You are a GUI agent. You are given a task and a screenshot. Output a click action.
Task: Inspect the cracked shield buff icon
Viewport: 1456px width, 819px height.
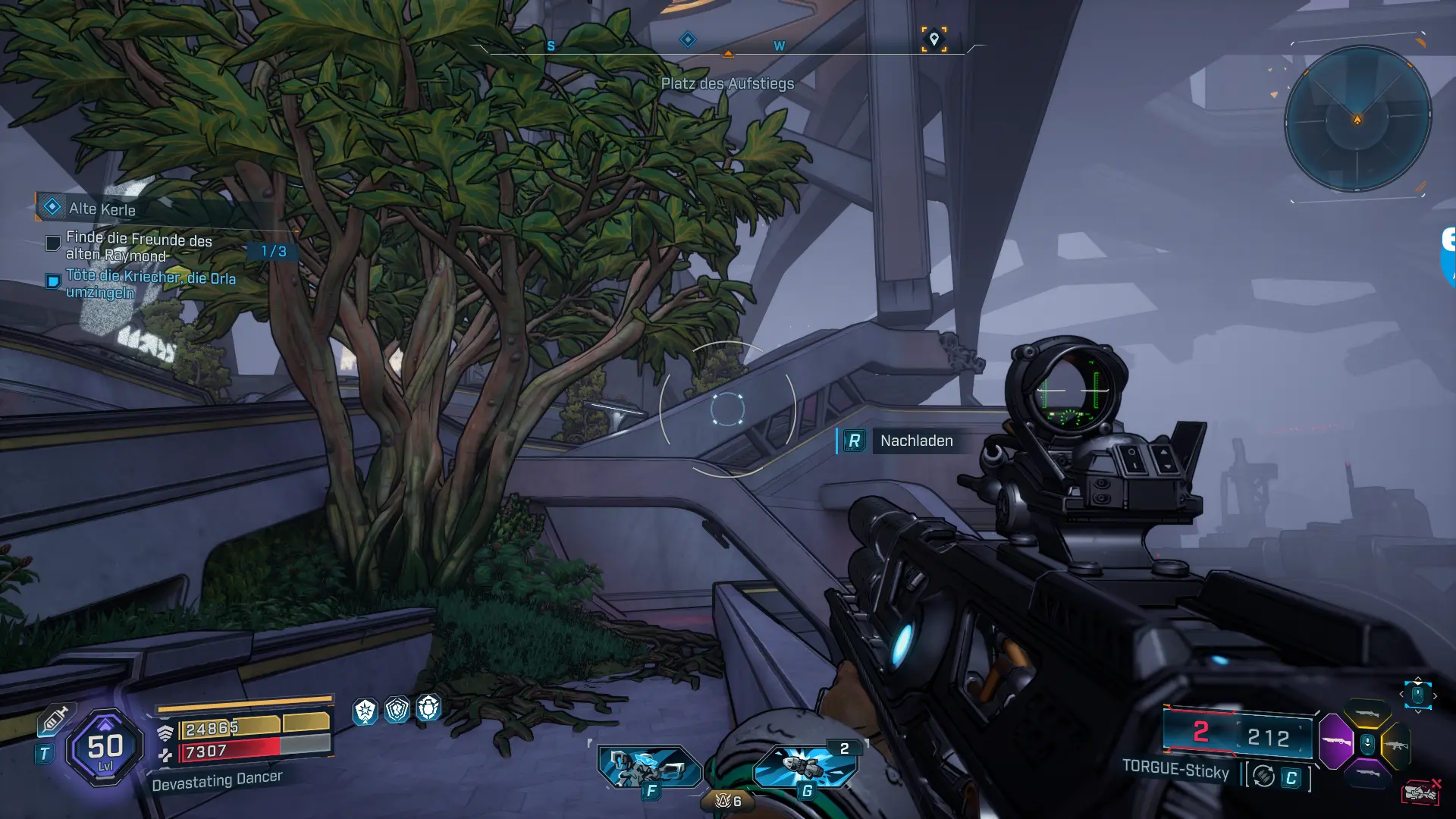point(397,709)
